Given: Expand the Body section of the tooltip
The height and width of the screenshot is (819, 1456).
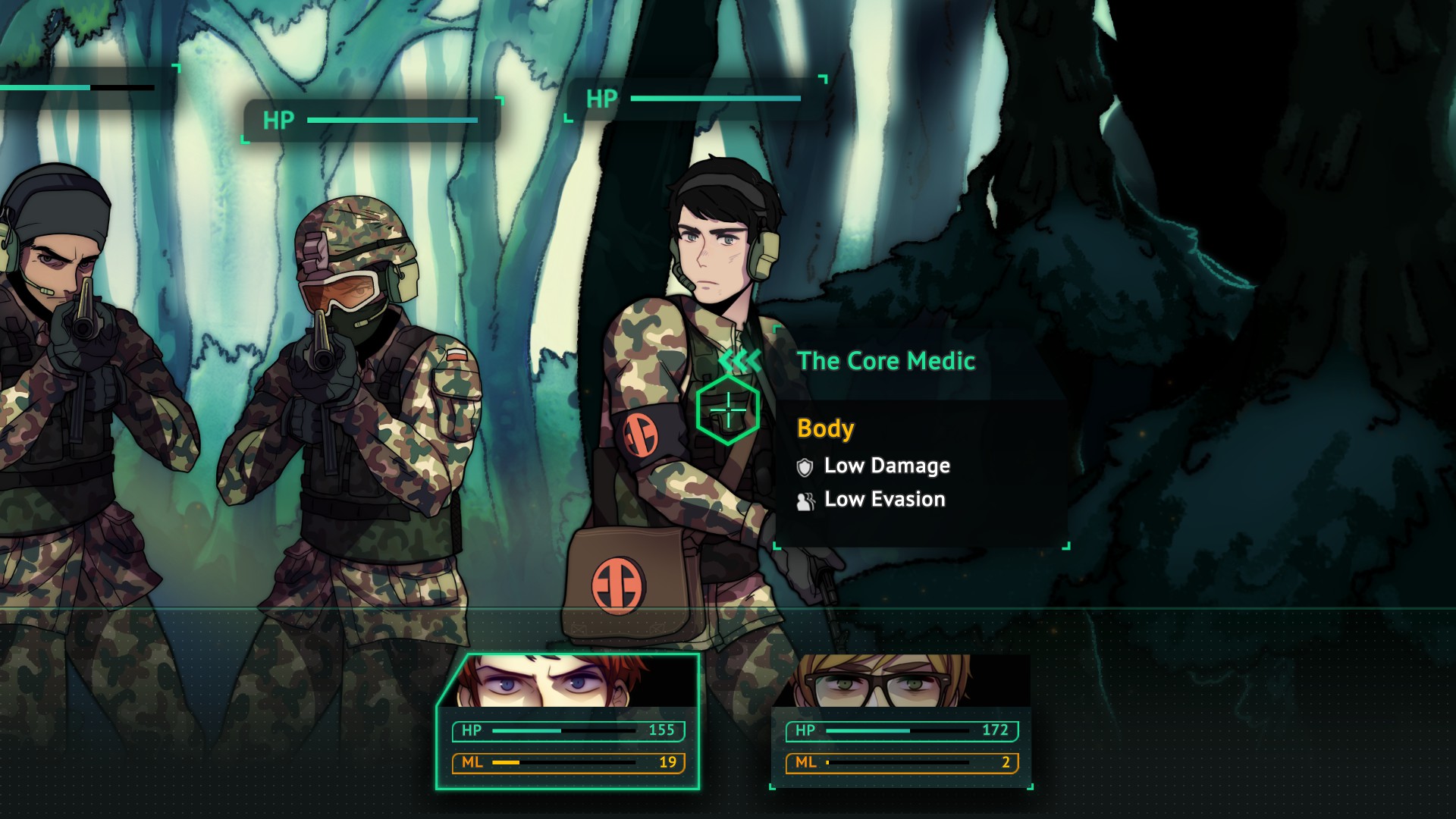Looking at the screenshot, I should [826, 428].
